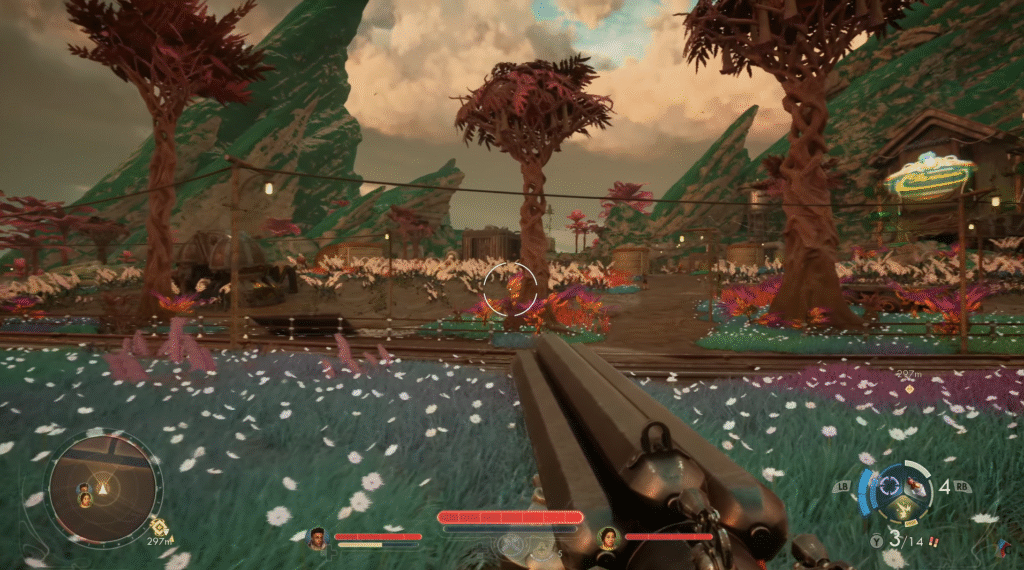Image resolution: width=1024 pixels, height=570 pixels.
Task: Open the circular minimap
Action: pos(103,487)
